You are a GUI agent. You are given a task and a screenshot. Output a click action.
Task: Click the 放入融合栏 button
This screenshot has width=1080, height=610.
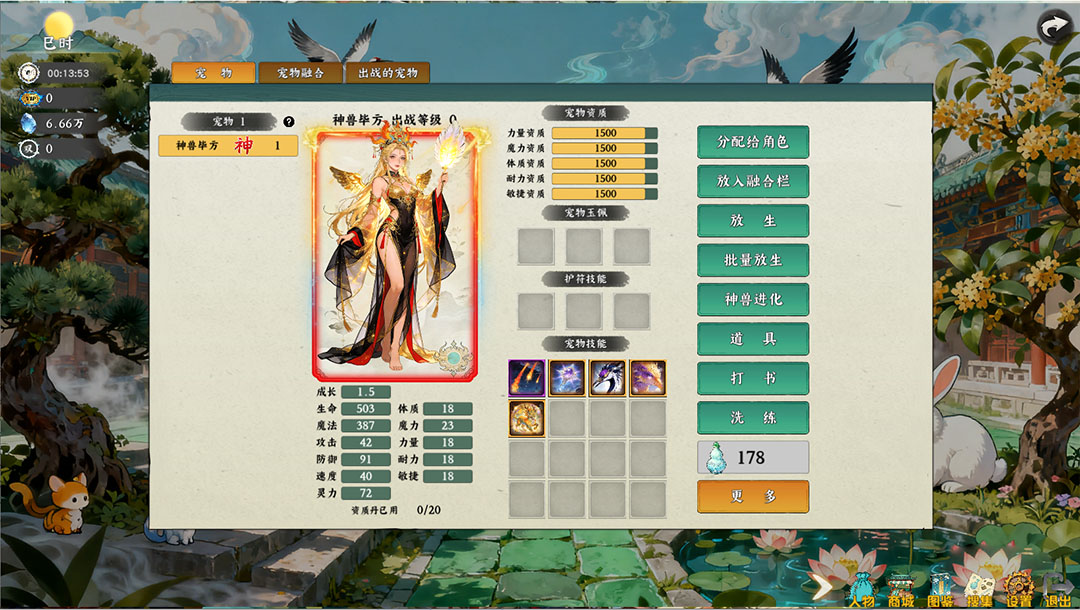[752, 181]
